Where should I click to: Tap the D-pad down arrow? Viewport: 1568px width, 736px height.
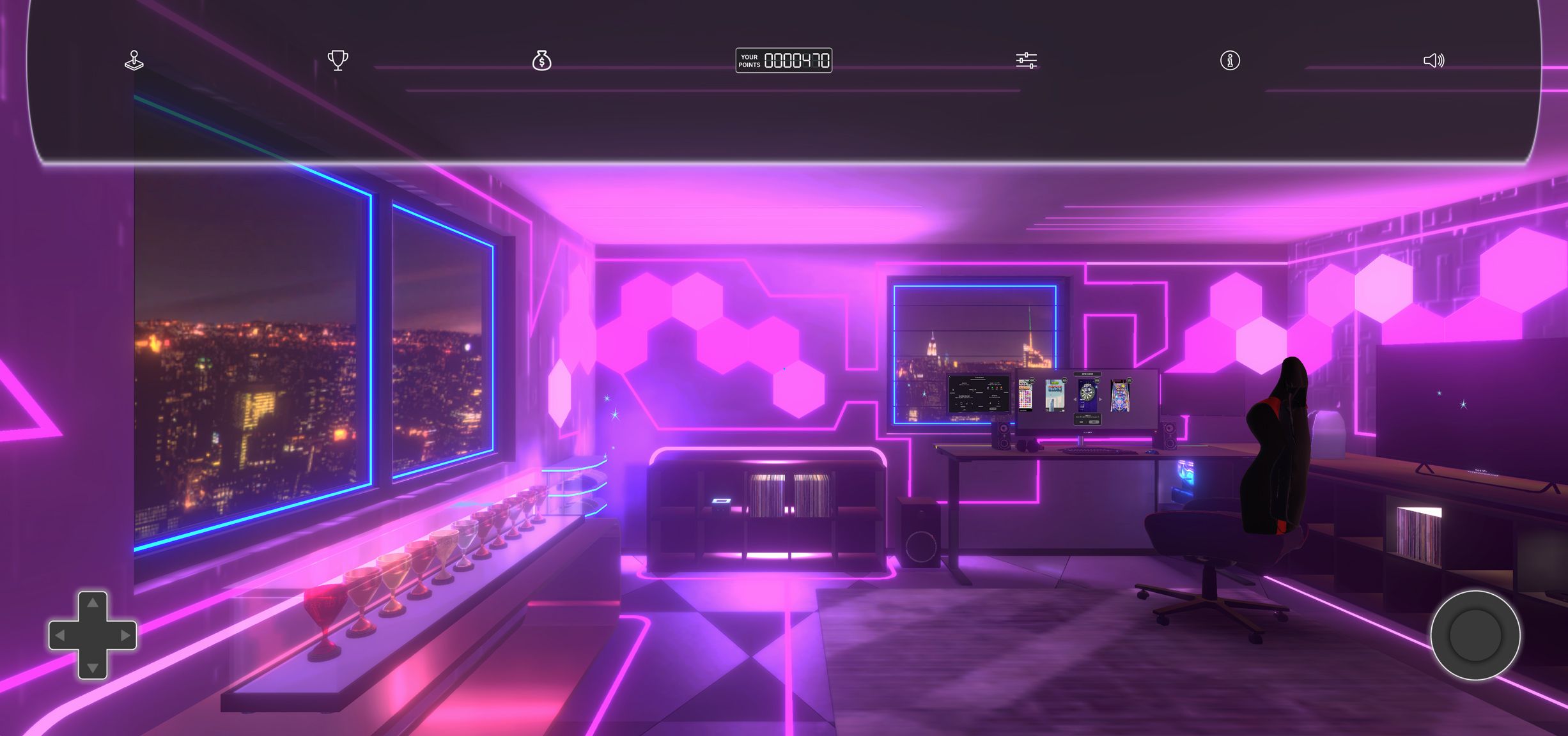pos(93,668)
